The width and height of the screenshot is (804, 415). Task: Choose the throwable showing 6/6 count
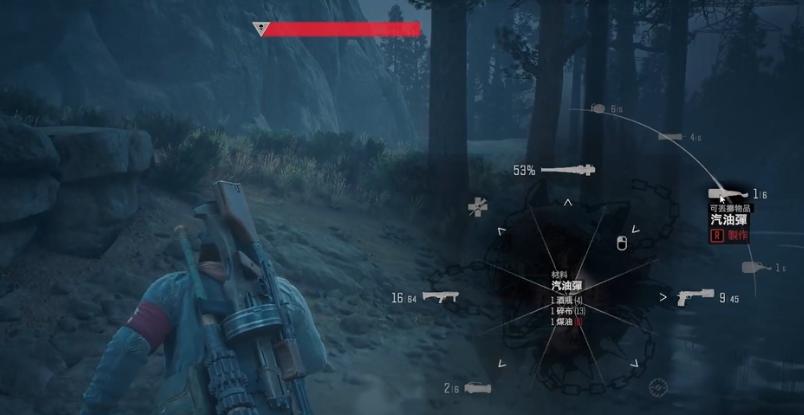coord(598,108)
